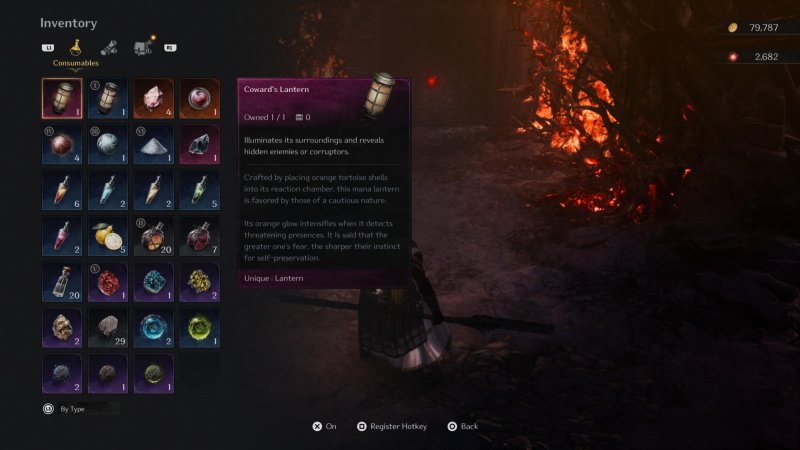Choose the yellow-gold ore cluster item

(x=199, y=282)
